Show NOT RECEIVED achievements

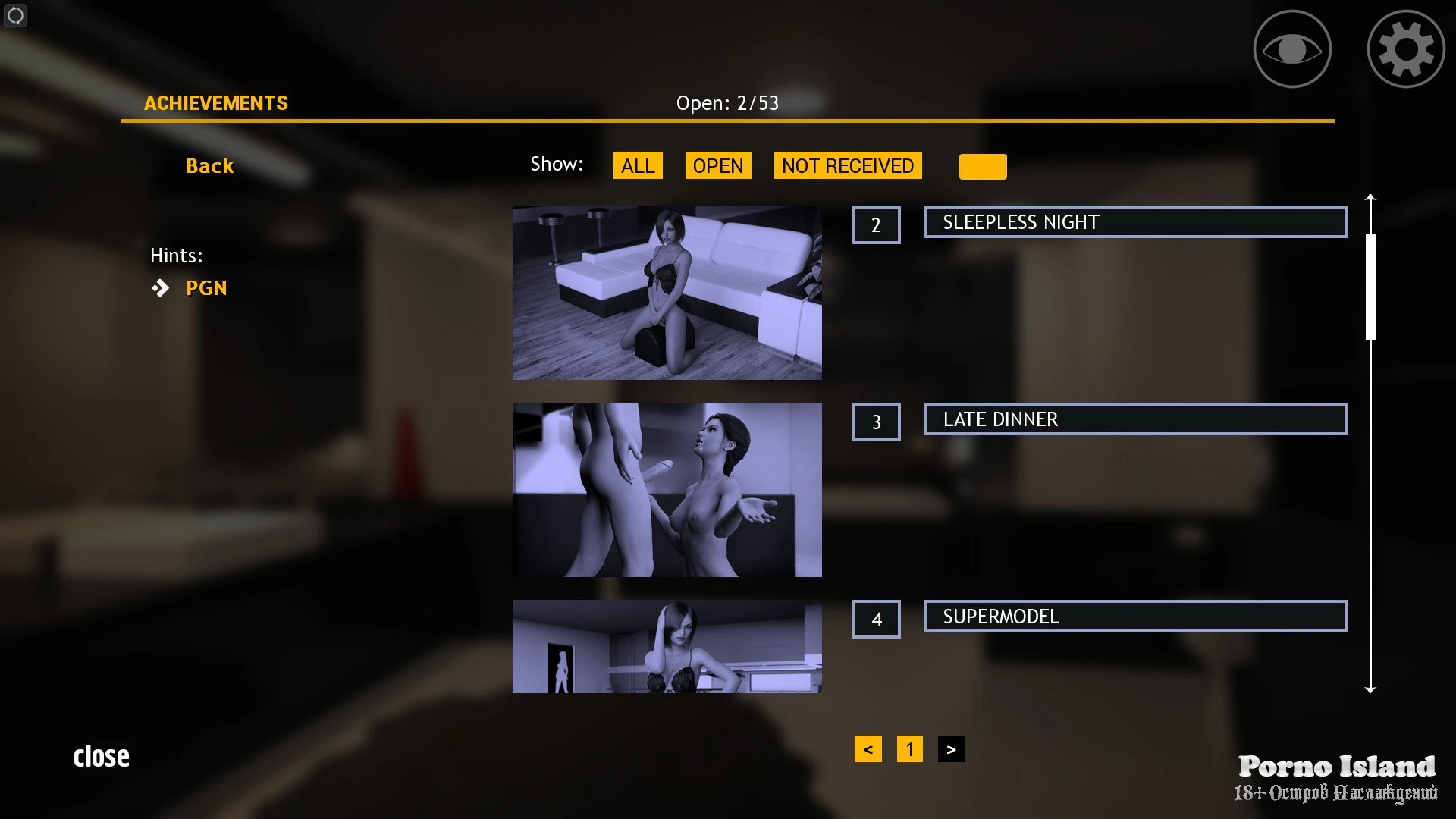pyautogui.click(x=847, y=166)
